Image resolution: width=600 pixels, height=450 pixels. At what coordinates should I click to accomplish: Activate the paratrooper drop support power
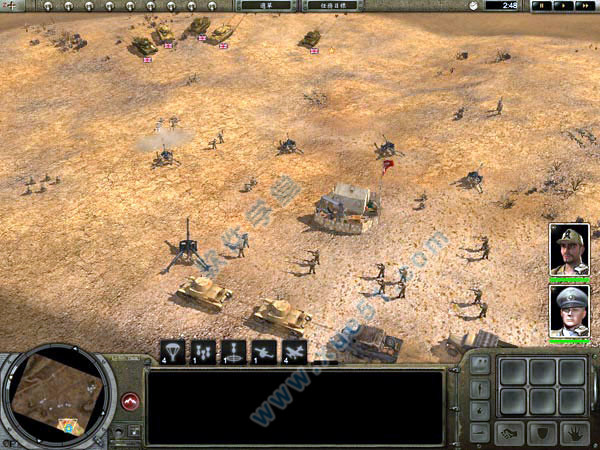pos(173,351)
